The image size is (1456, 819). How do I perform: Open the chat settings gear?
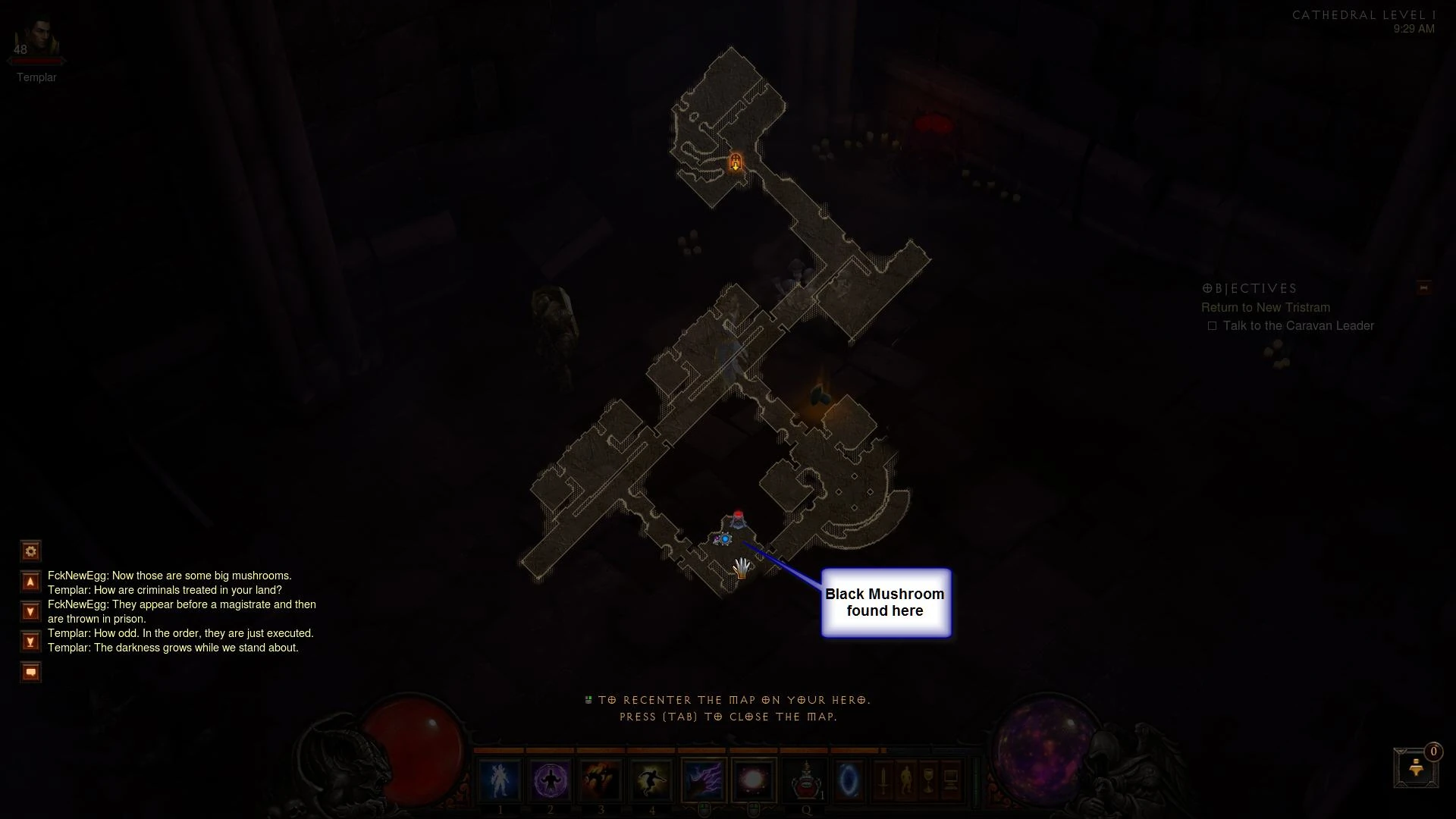[30, 551]
